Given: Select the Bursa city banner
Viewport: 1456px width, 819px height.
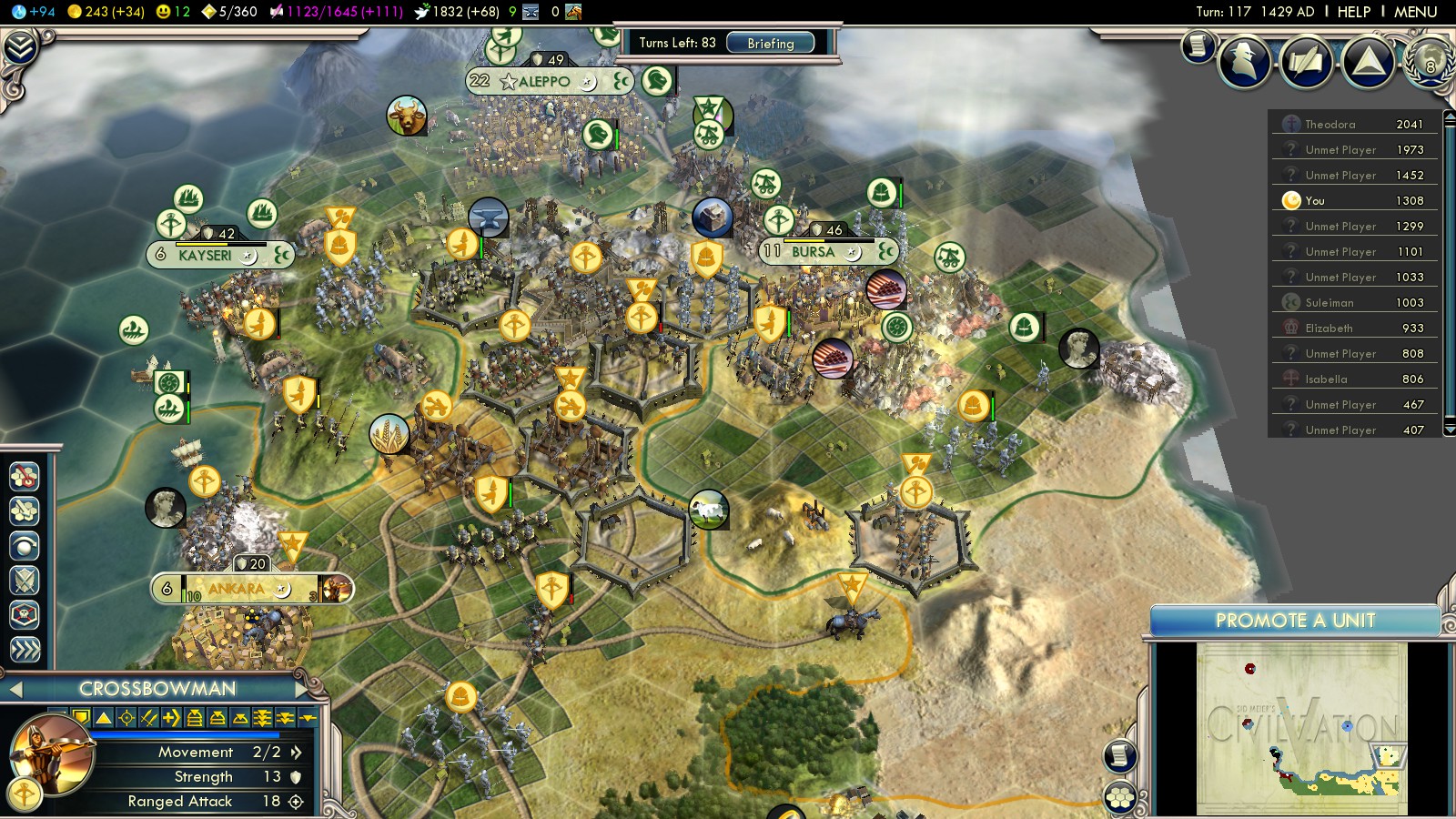Looking at the screenshot, I should 813,251.
